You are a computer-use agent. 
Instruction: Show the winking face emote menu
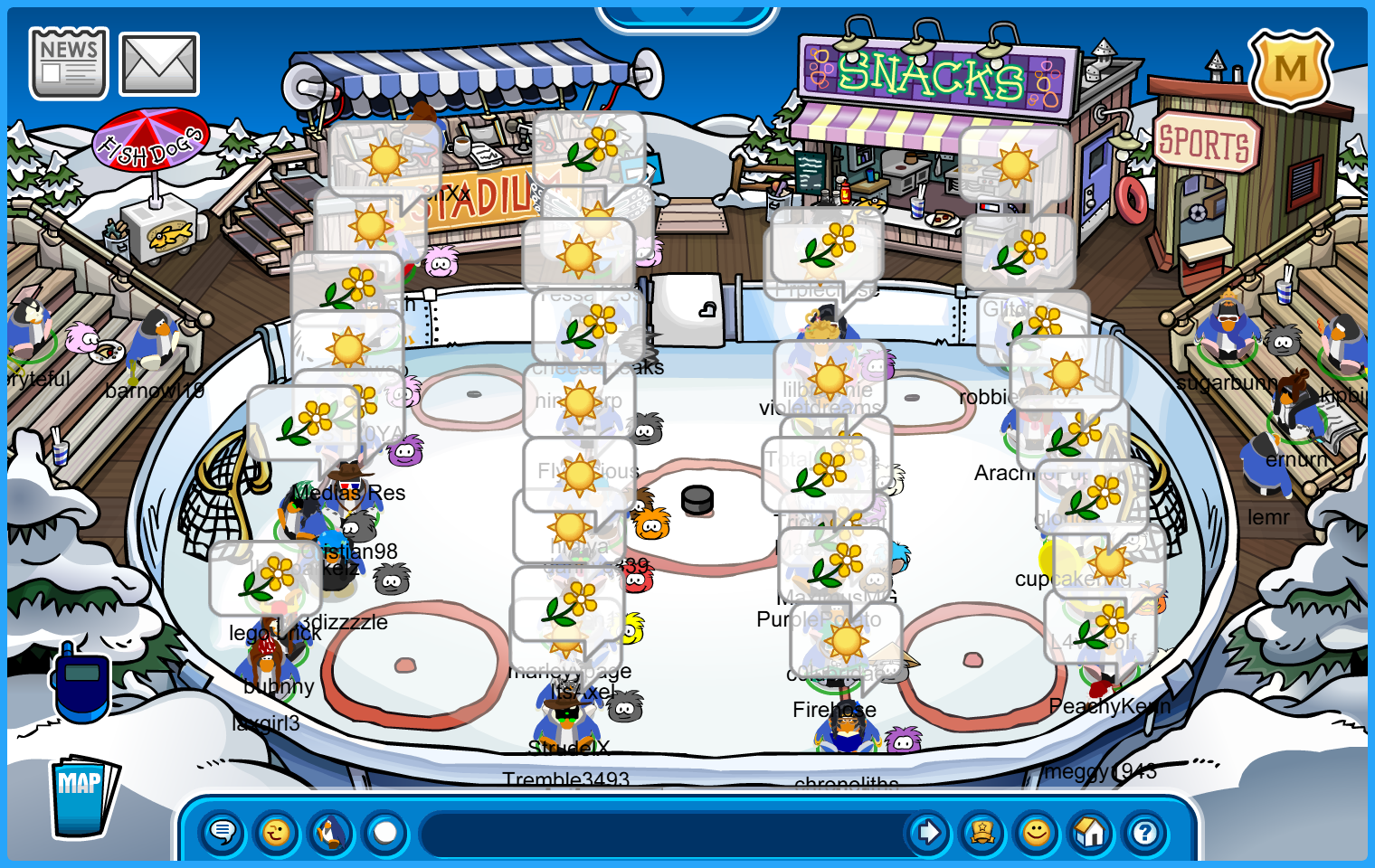(277, 832)
